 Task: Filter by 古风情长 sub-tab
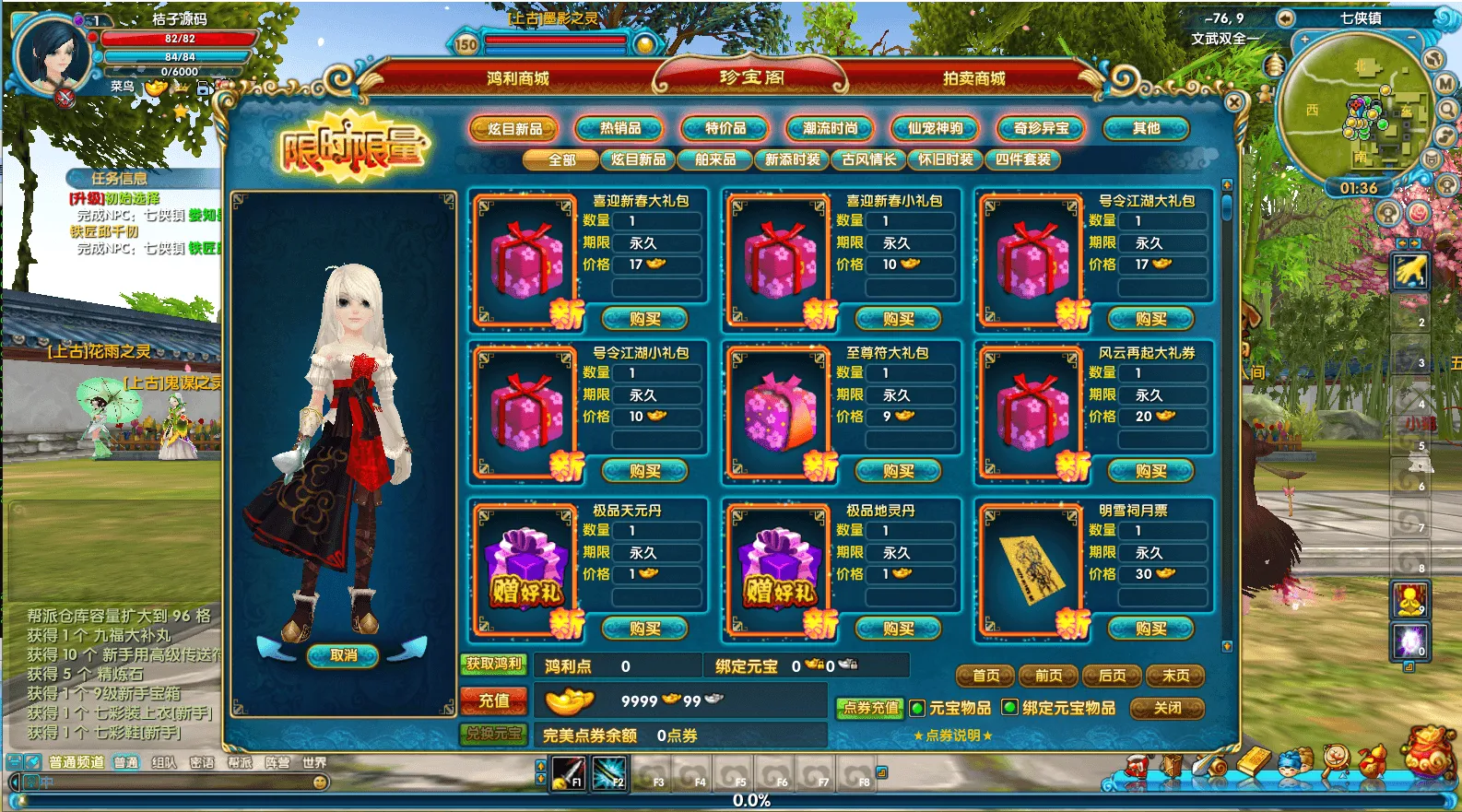[x=868, y=159]
